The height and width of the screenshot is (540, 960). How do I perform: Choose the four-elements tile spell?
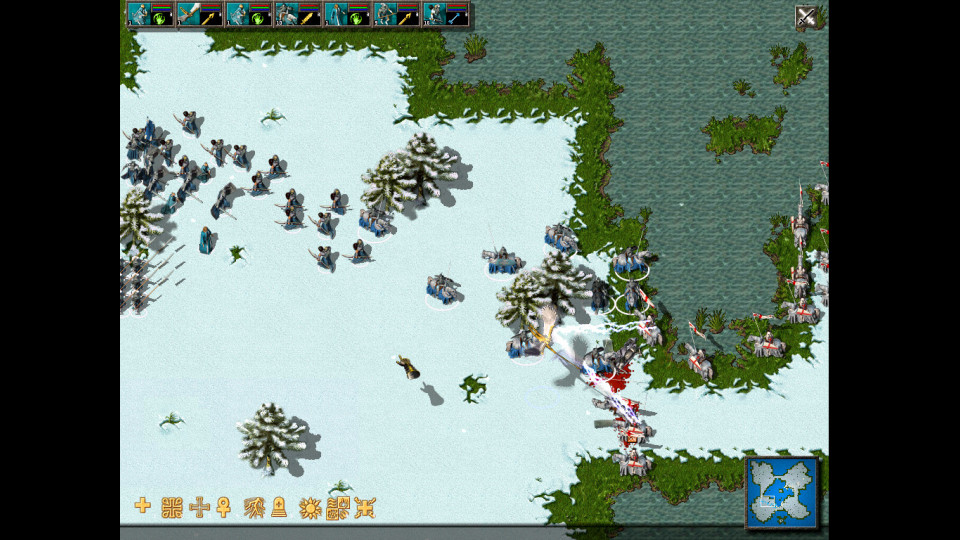click(x=338, y=506)
